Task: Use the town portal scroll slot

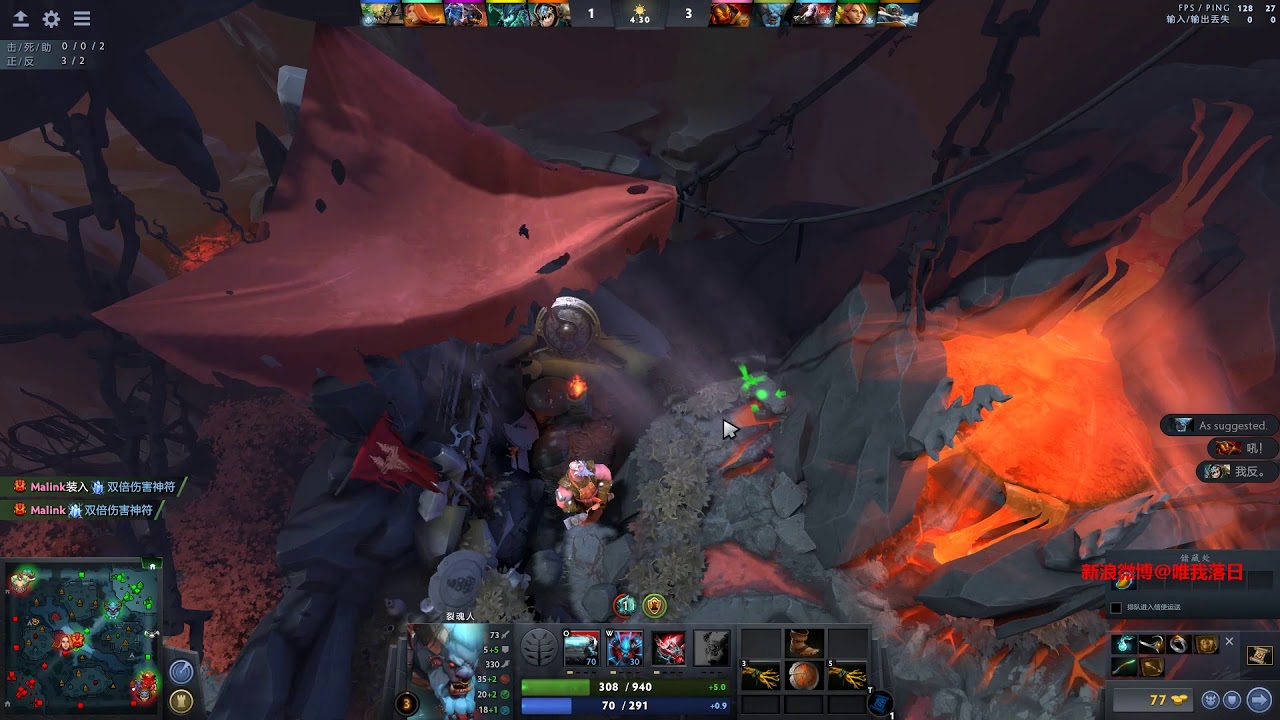Action: [881, 704]
